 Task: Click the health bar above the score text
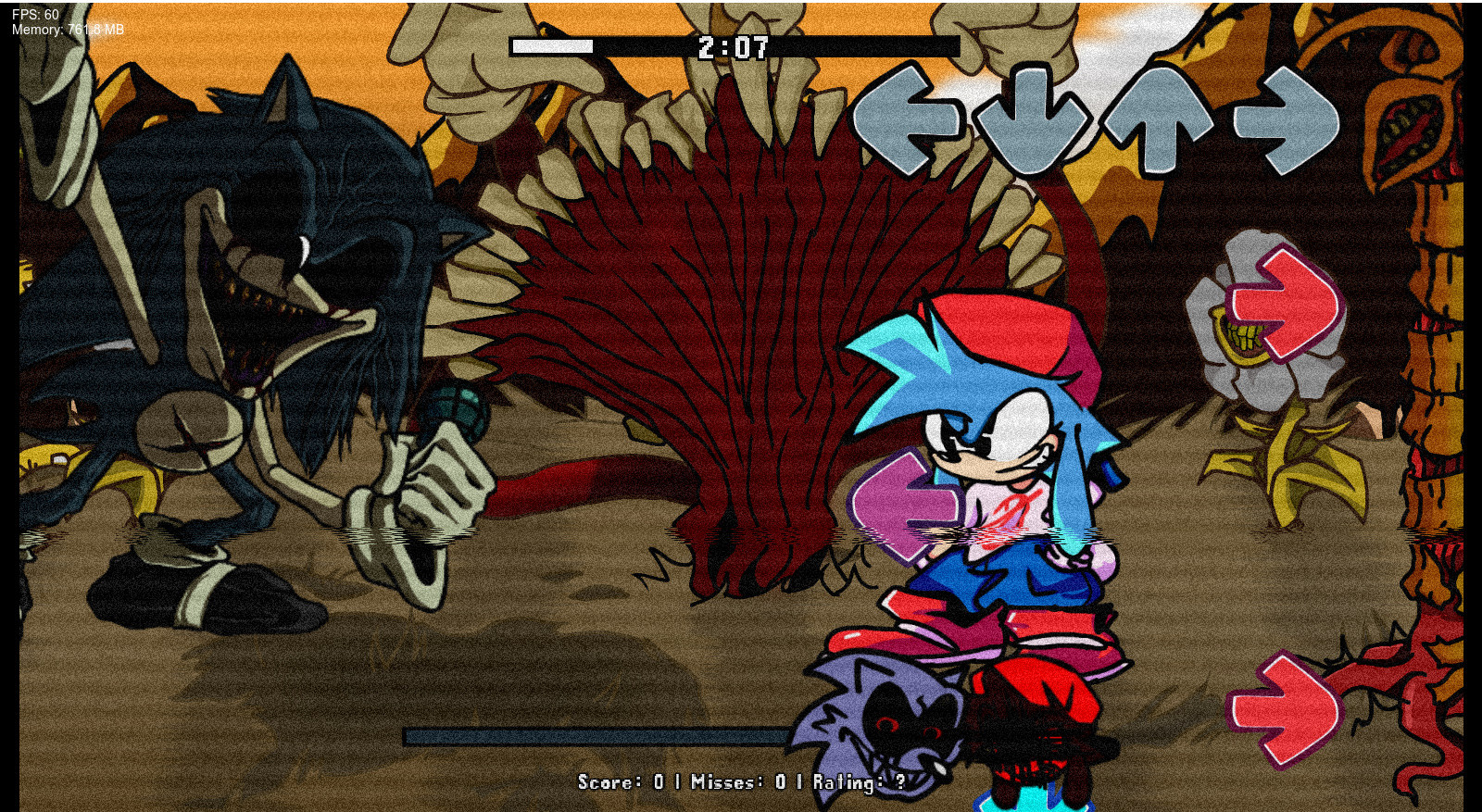602,734
